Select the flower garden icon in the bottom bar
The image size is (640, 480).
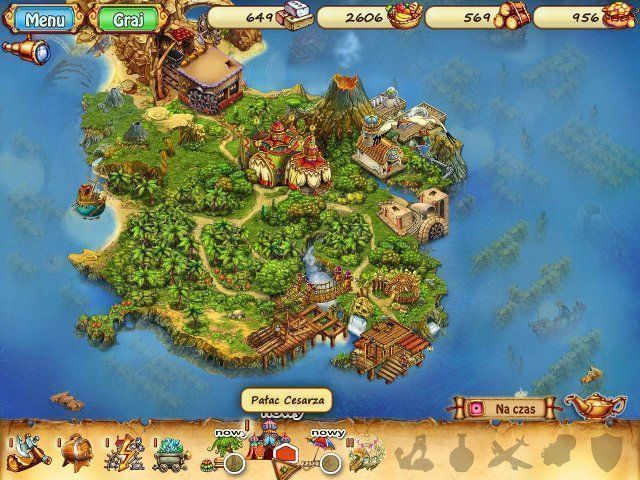coord(366,454)
